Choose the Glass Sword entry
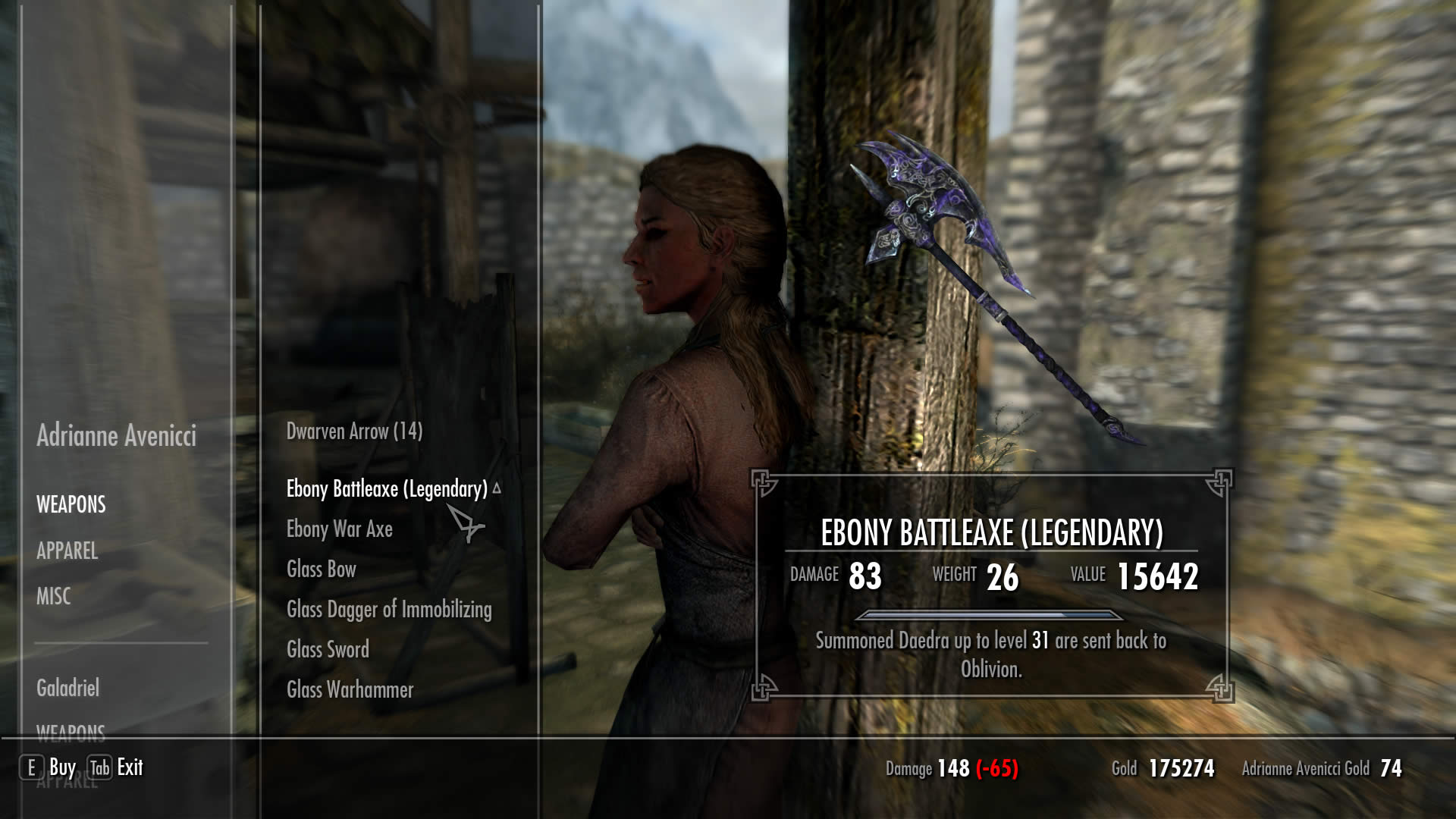 click(328, 650)
